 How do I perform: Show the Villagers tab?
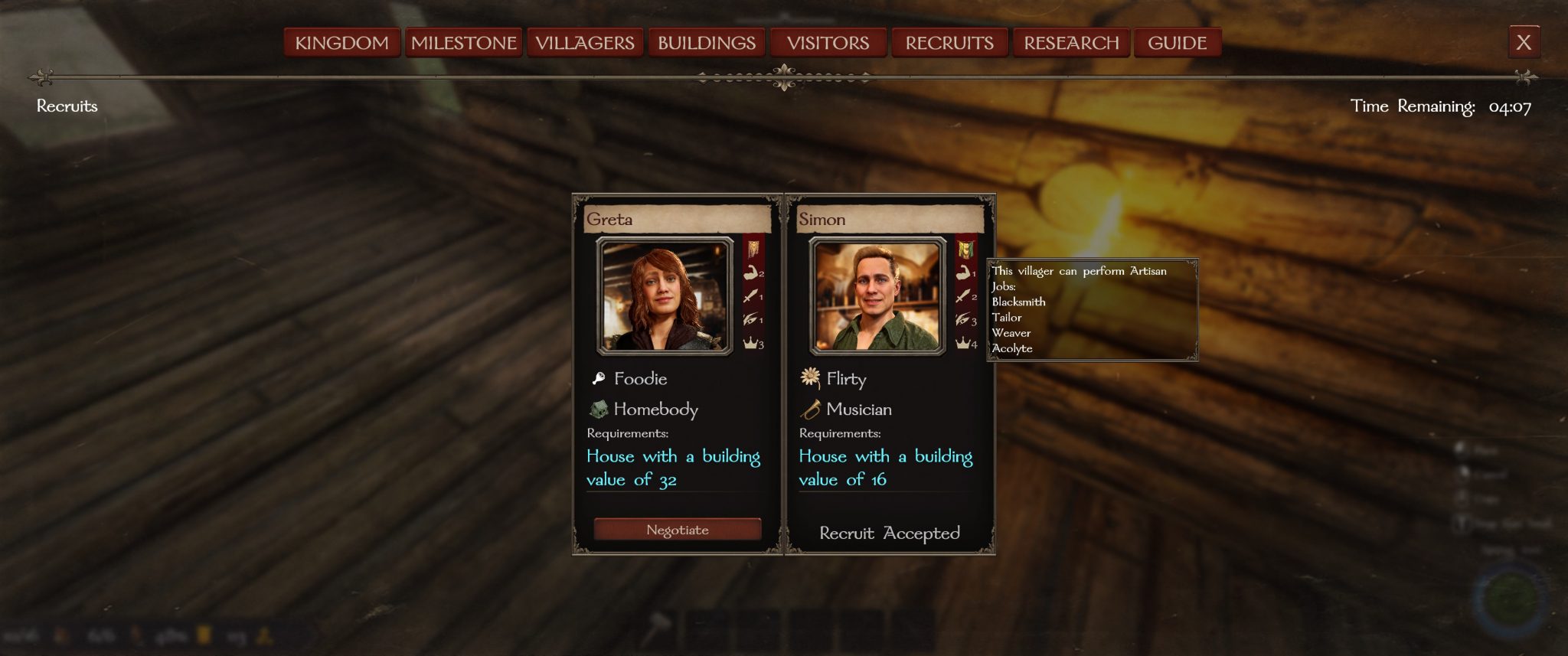(585, 43)
